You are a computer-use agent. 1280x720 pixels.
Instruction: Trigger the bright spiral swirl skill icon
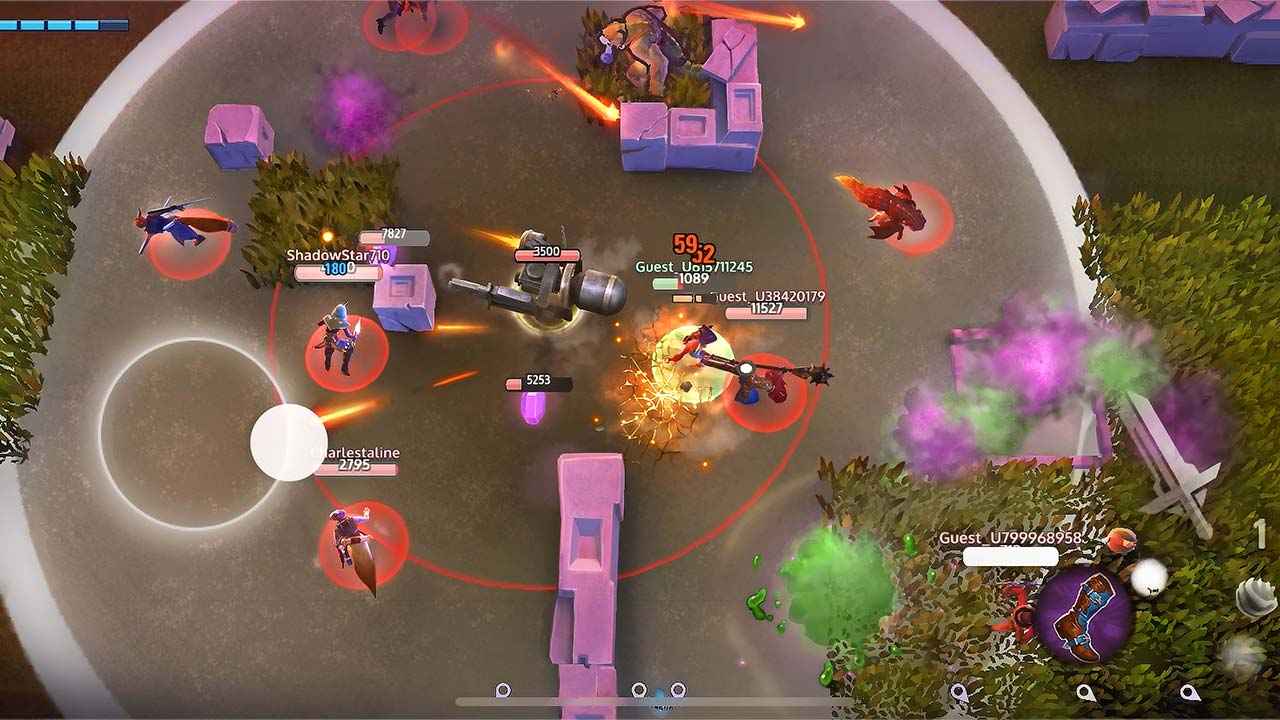pos(1256,598)
